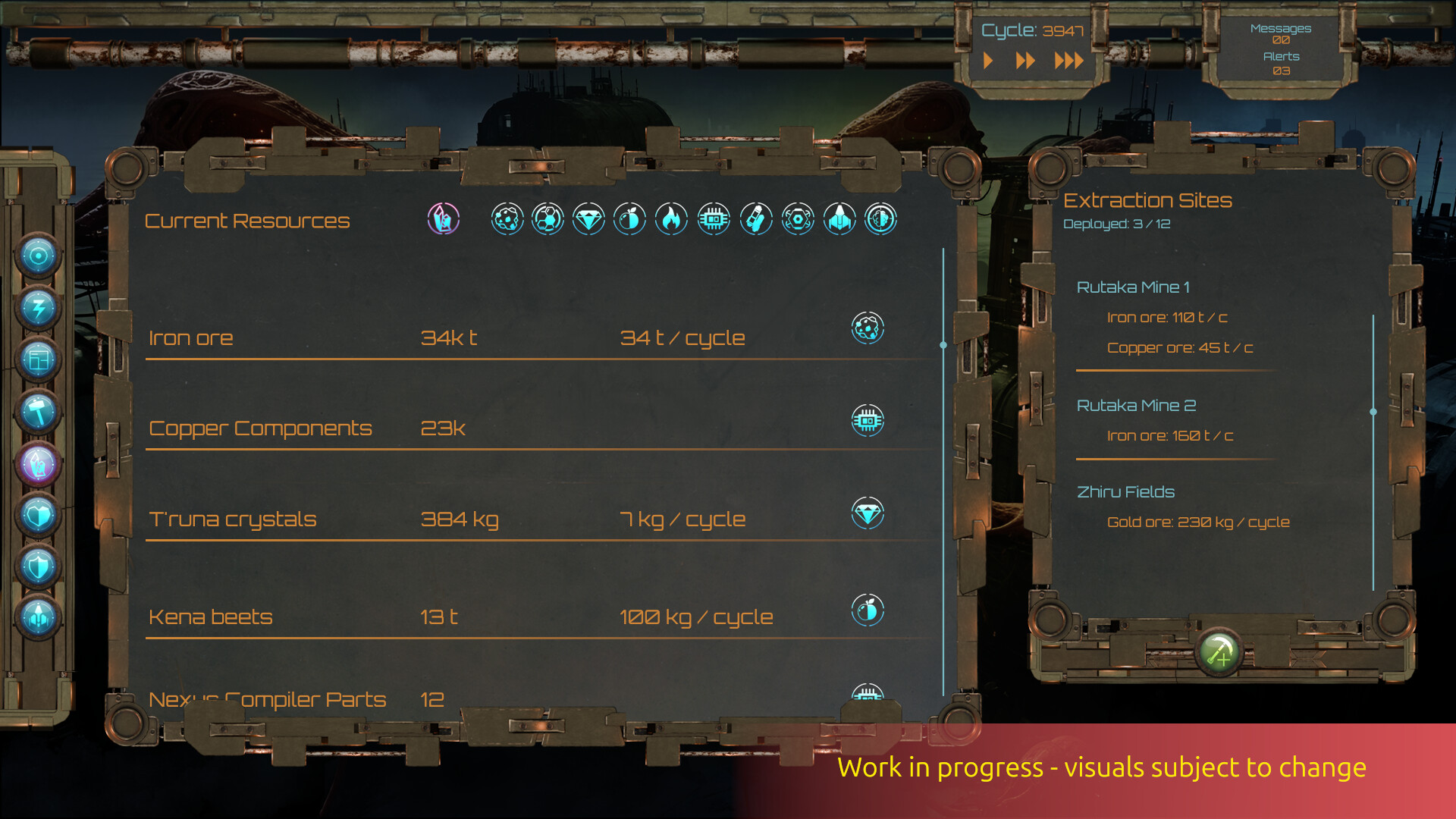Click the fast-forward cycle speed control
Viewport: 1456px width, 819px height.
pyautogui.click(x=1027, y=61)
